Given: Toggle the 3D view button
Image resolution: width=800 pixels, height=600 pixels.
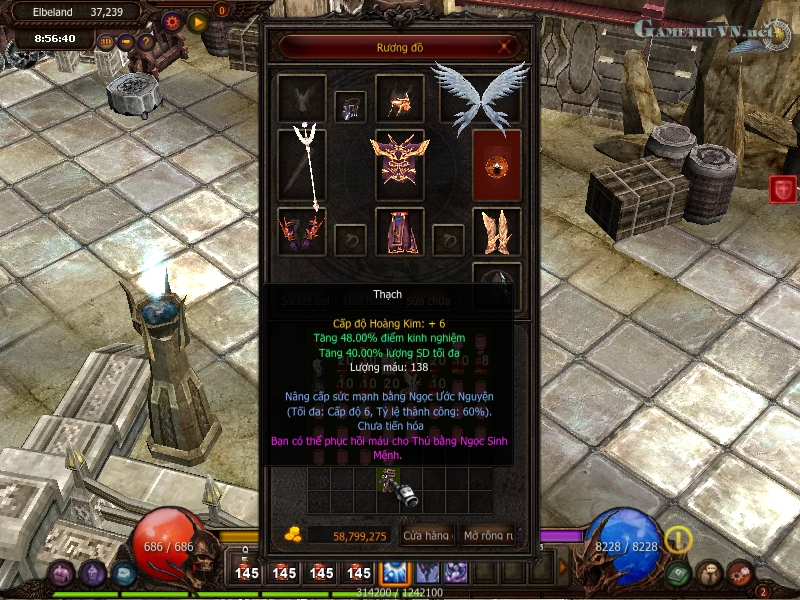Looking at the screenshot, I should tap(107, 42).
